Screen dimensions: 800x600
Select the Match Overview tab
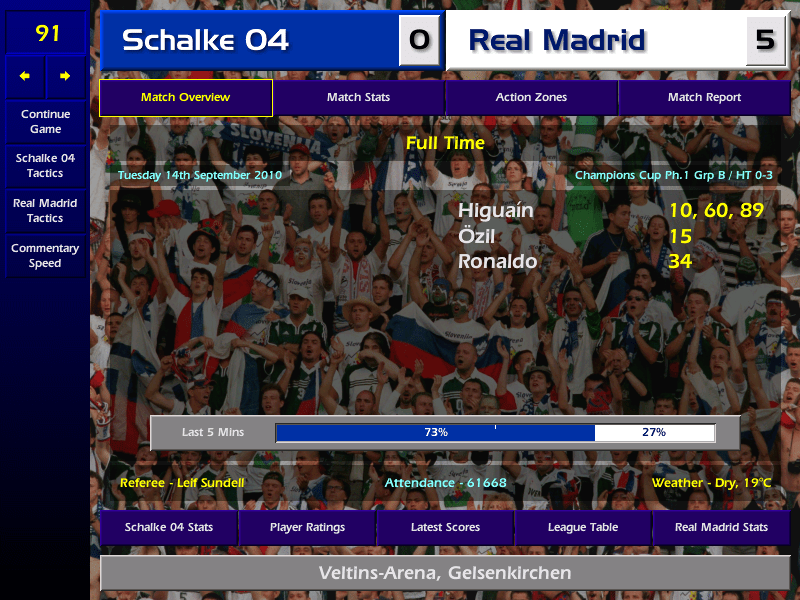pyautogui.click(x=185, y=97)
